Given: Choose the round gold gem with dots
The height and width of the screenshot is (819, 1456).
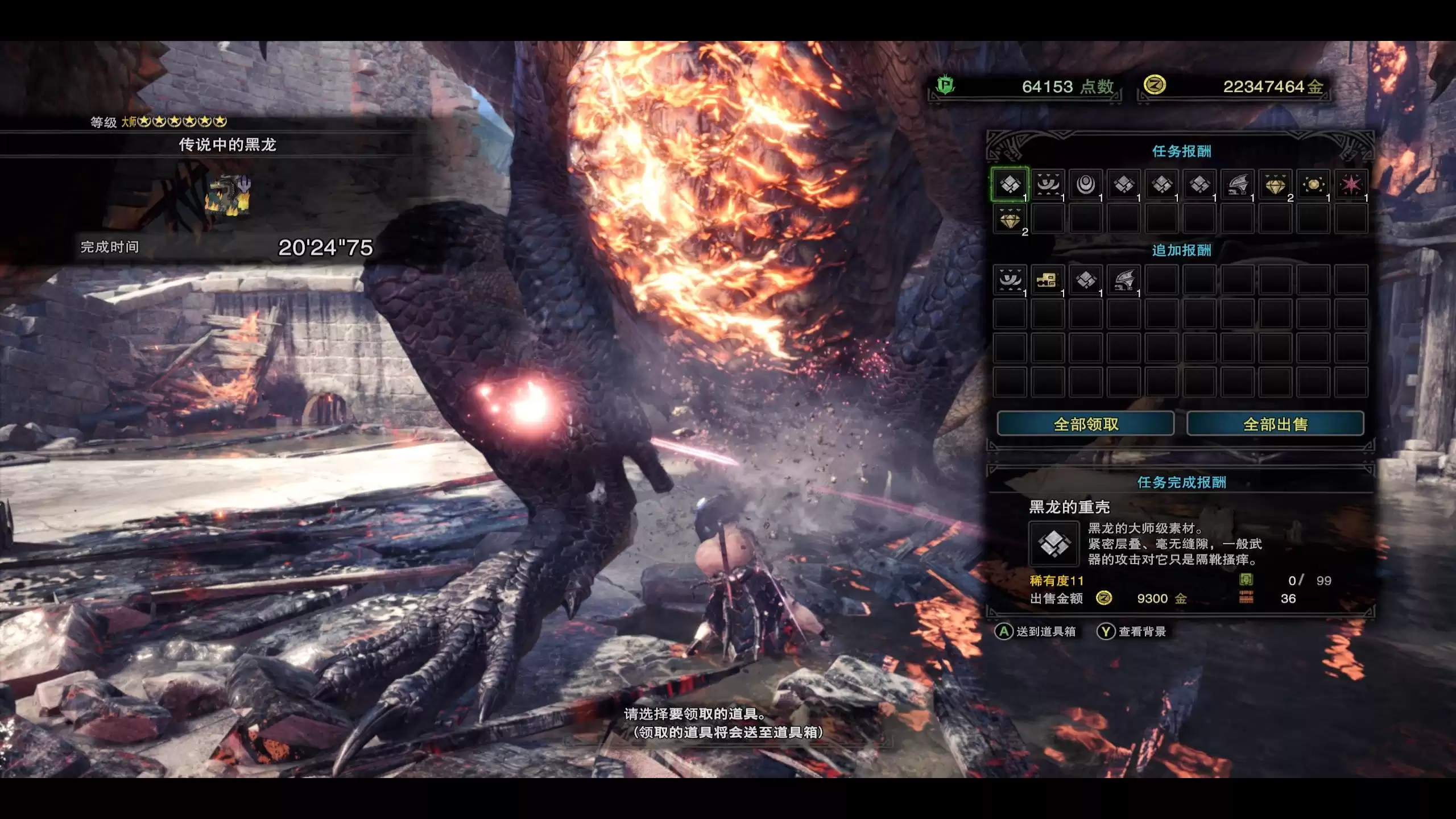Looking at the screenshot, I should [1313, 184].
